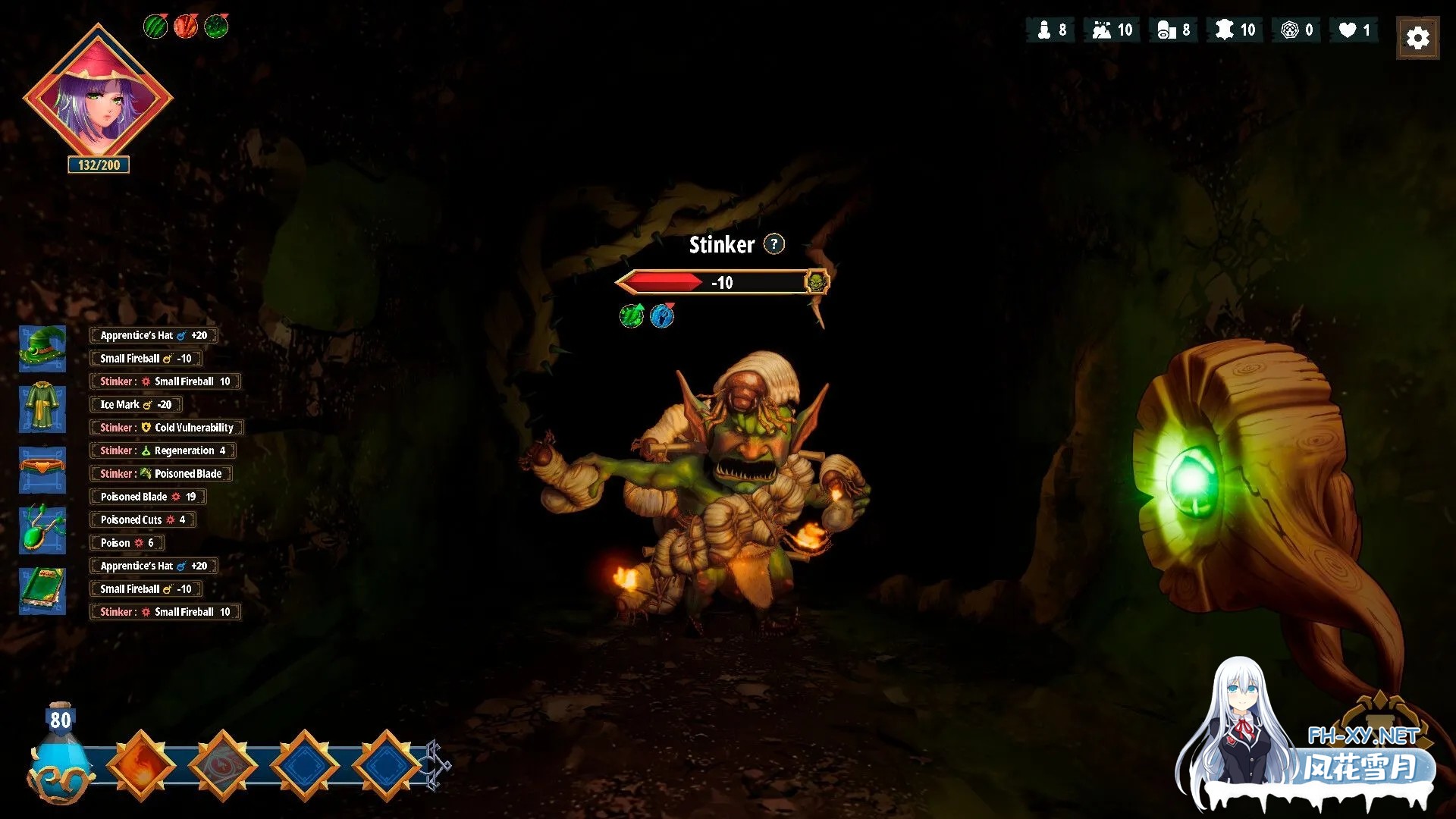The image size is (1456, 819).
Task: Click the leather resource counter showing 10
Action: click(x=1235, y=30)
